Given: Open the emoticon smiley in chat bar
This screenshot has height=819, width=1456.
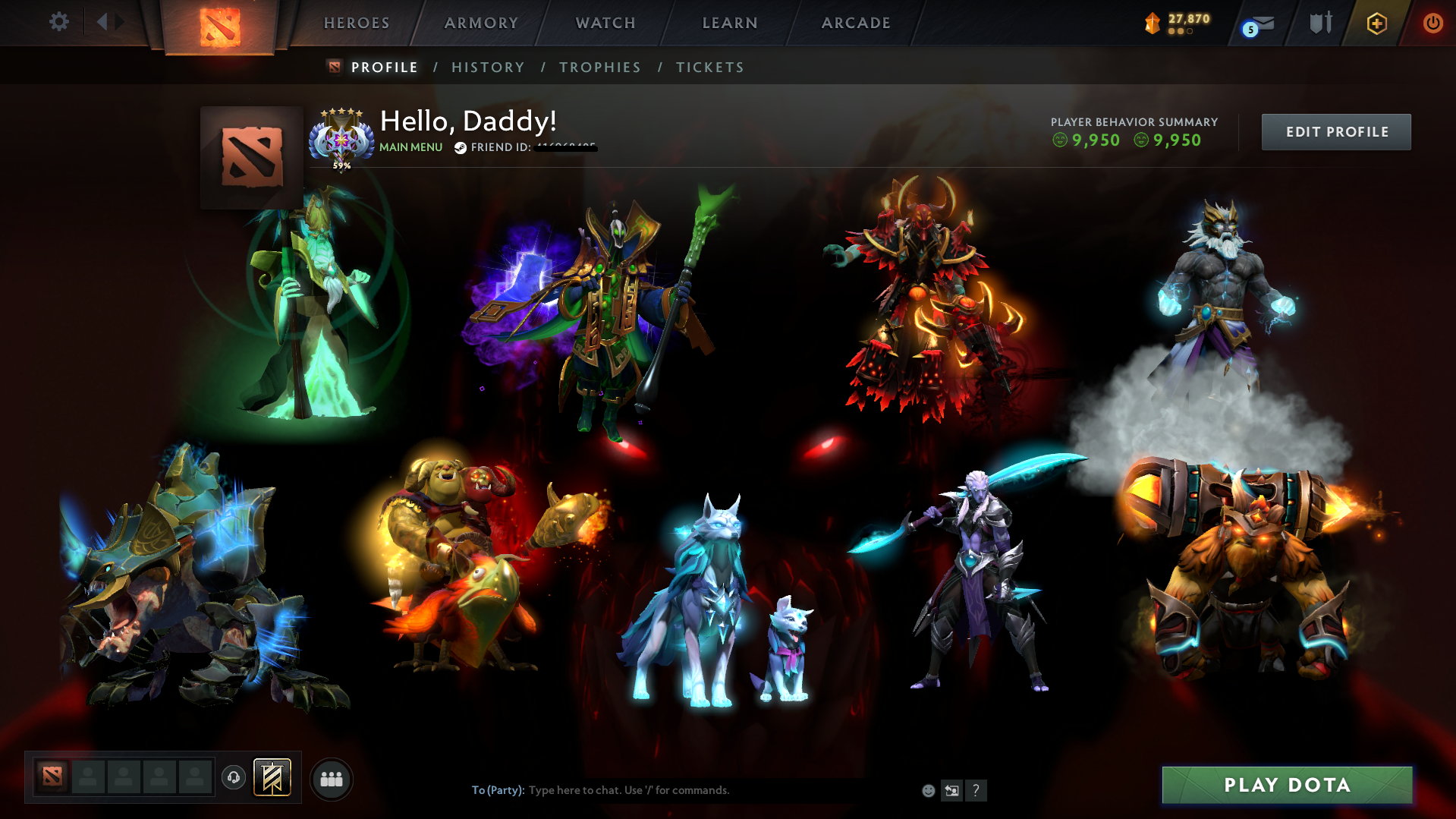Looking at the screenshot, I should (x=927, y=790).
